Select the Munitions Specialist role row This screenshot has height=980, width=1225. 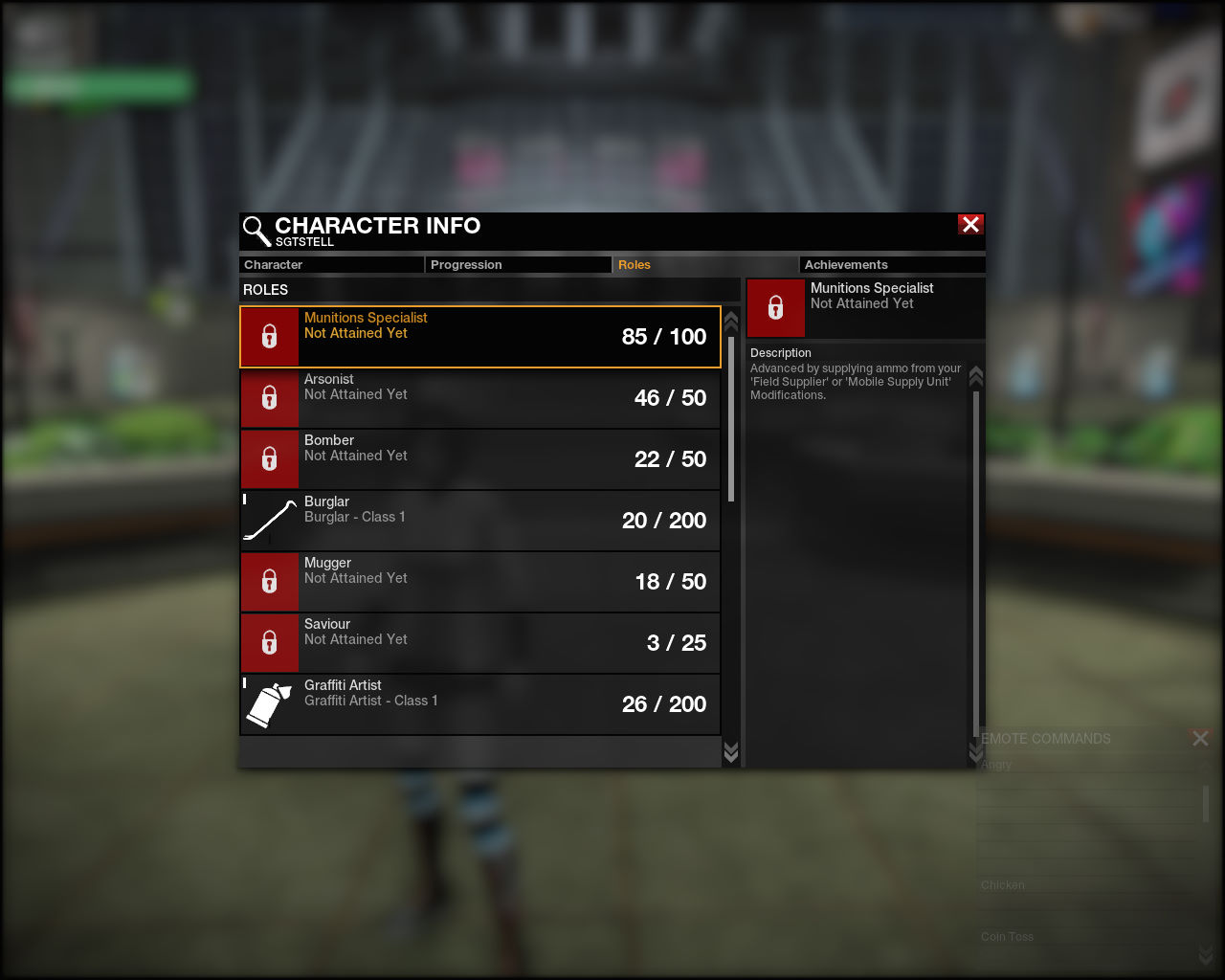[479, 337]
